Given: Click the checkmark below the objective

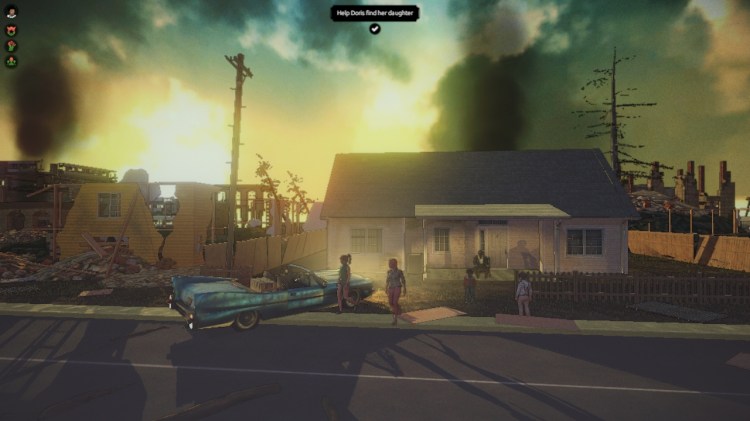Looking at the screenshot, I should [374, 29].
